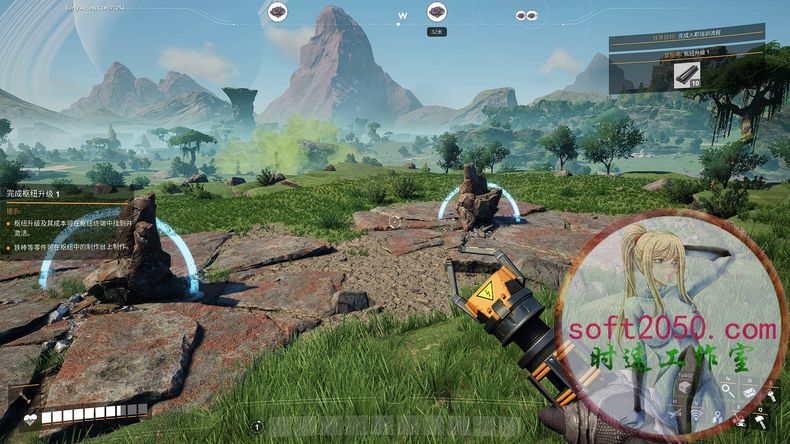Viewport: 790px width, 444px height.
Task: Click the double-ore marker on the compass
Action: pyautogui.click(x=525, y=16)
